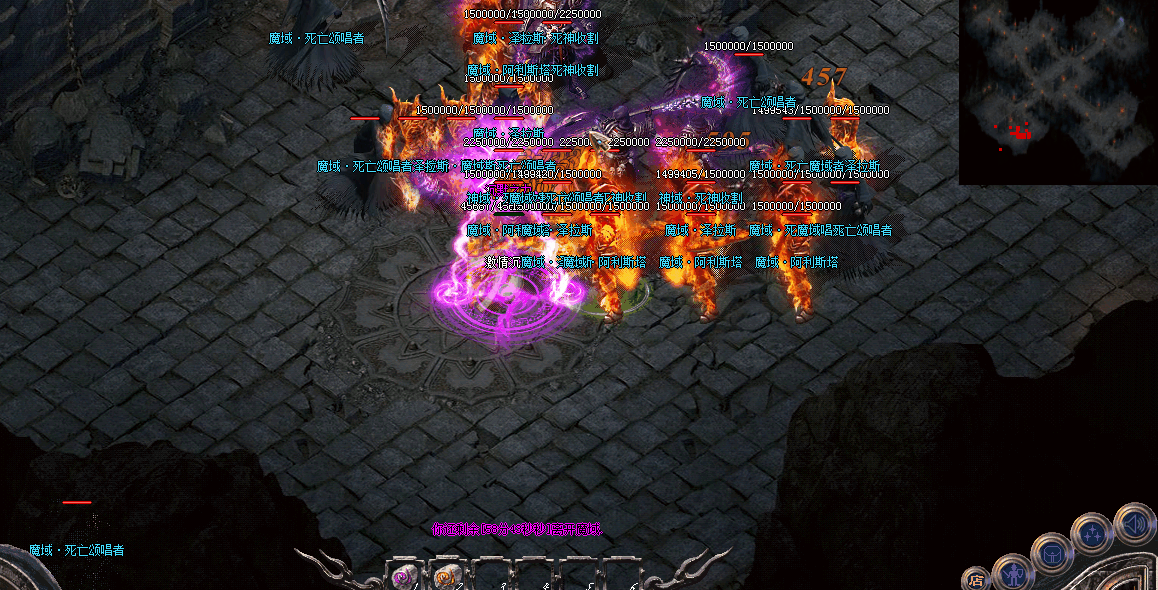Toggle sound with the speaker icon
This screenshot has height=590, width=1158.
tap(1135, 523)
